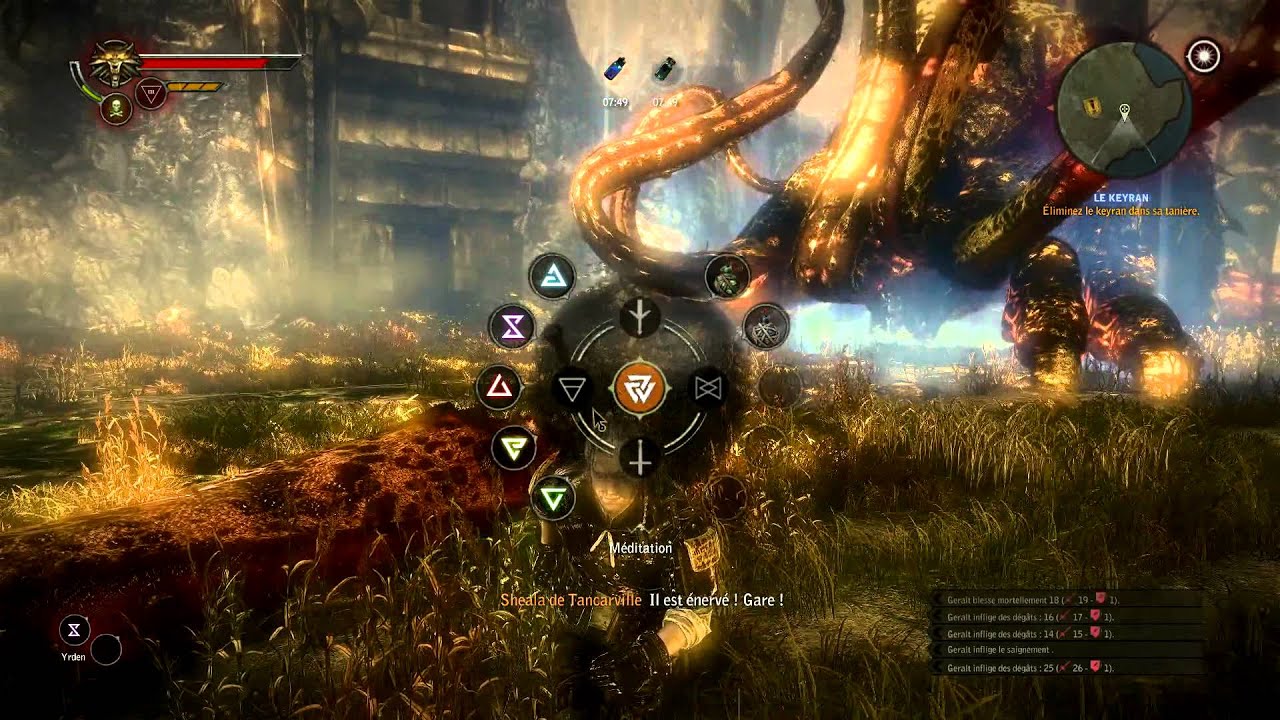The height and width of the screenshot is (720, 1280).
Task: Select the cyan Aard sign
Action: pyautogui.click(x=550, y=275)
